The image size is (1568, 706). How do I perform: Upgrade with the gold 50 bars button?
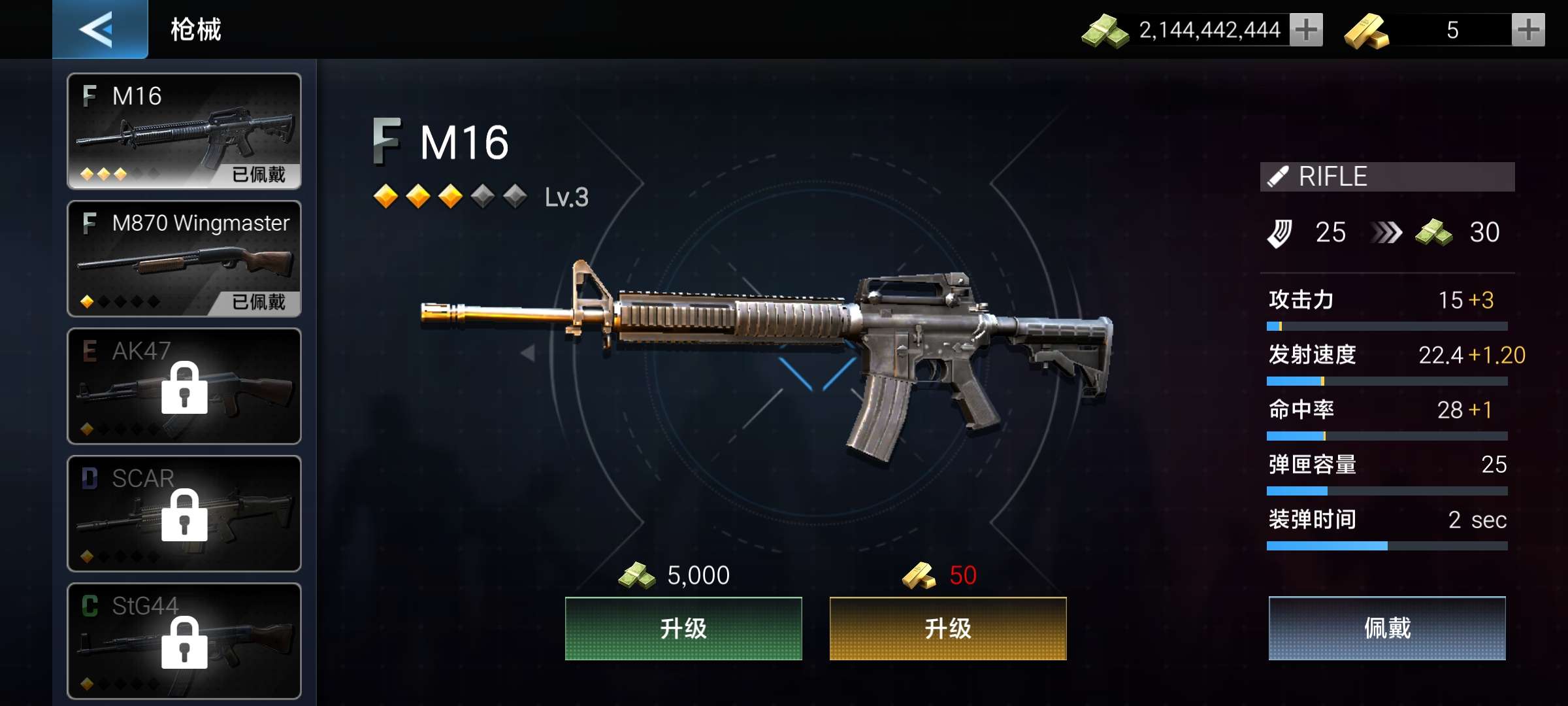947,628
